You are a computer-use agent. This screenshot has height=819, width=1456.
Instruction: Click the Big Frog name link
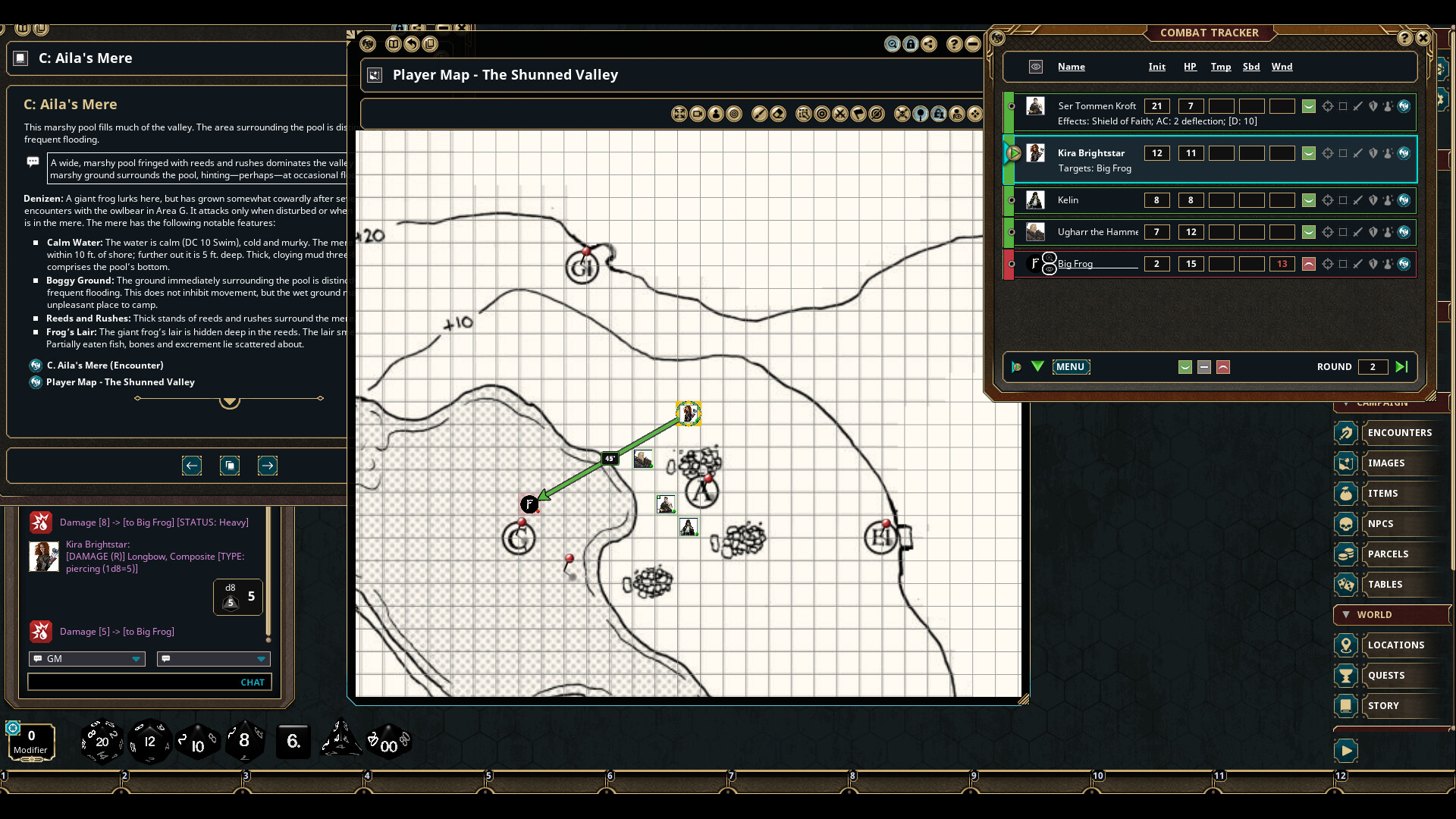[x=1075, y=263]
